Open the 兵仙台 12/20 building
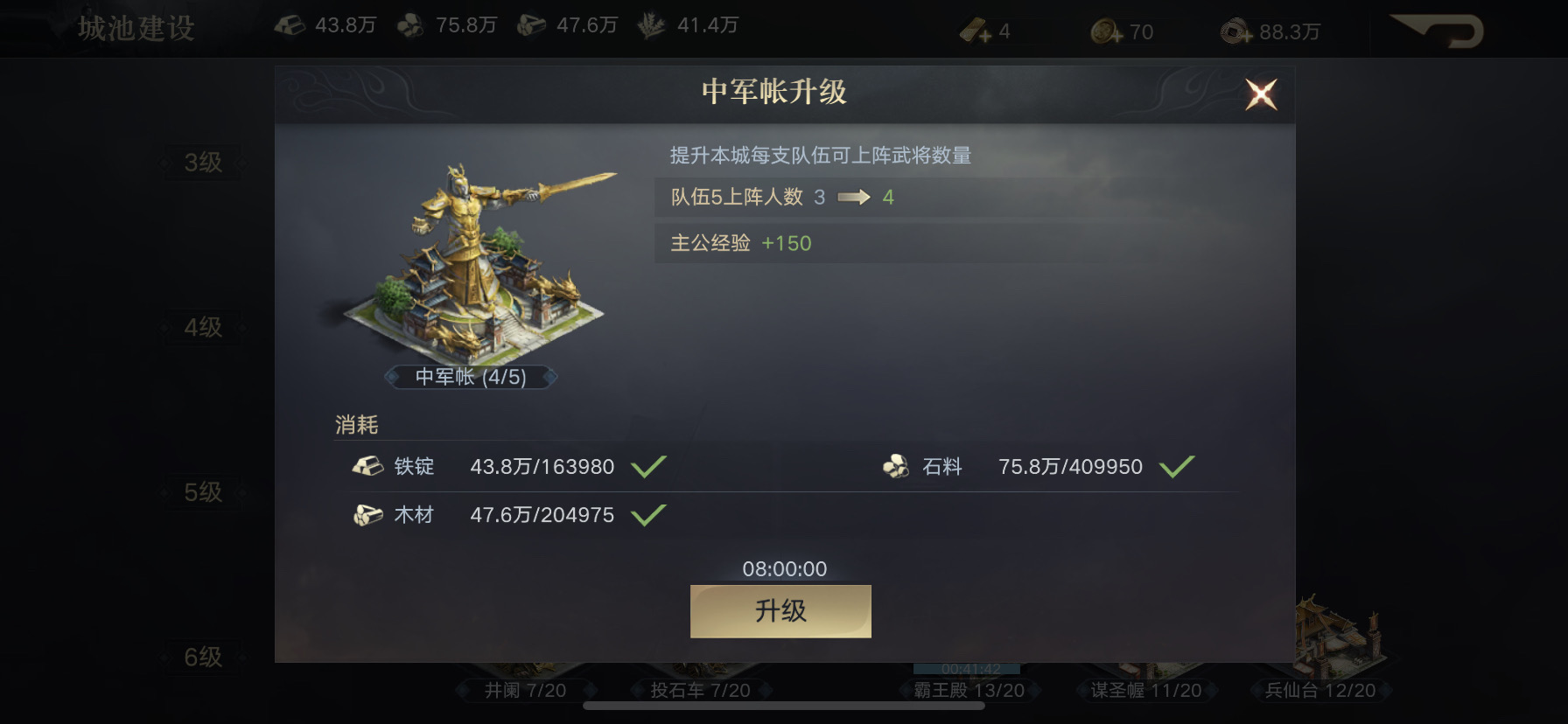 pyautogui.click(x=1320, y=690)
